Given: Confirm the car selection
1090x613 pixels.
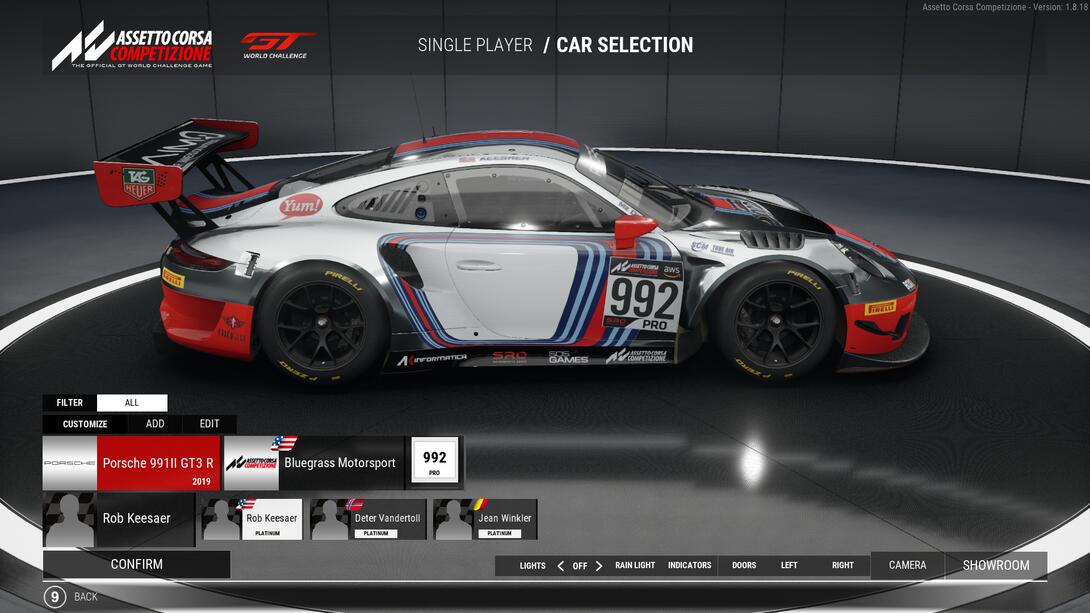Looking at the screenshot, I should click(x=136, y=564).
